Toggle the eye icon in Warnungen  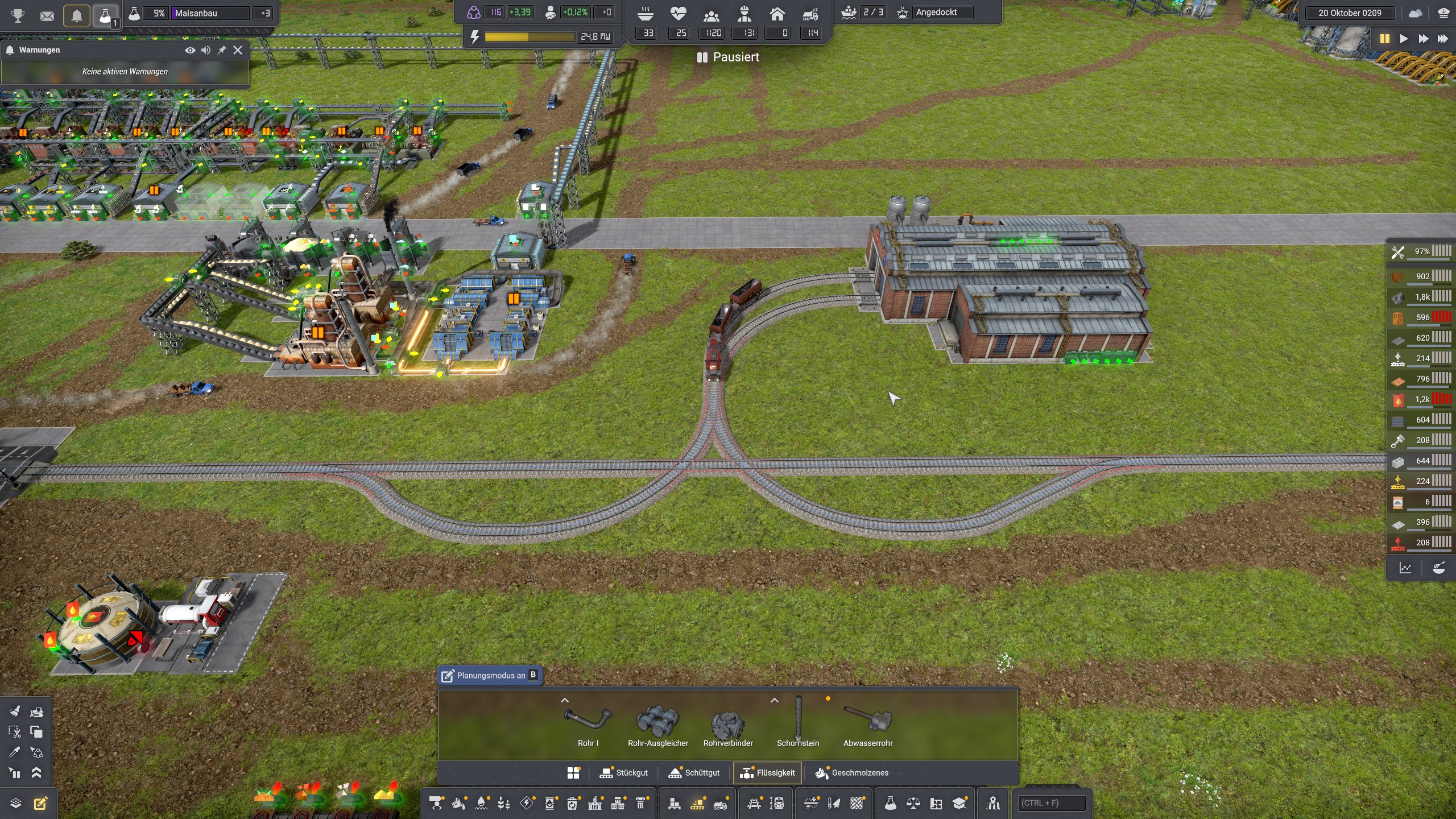click(x=190, y=50)
